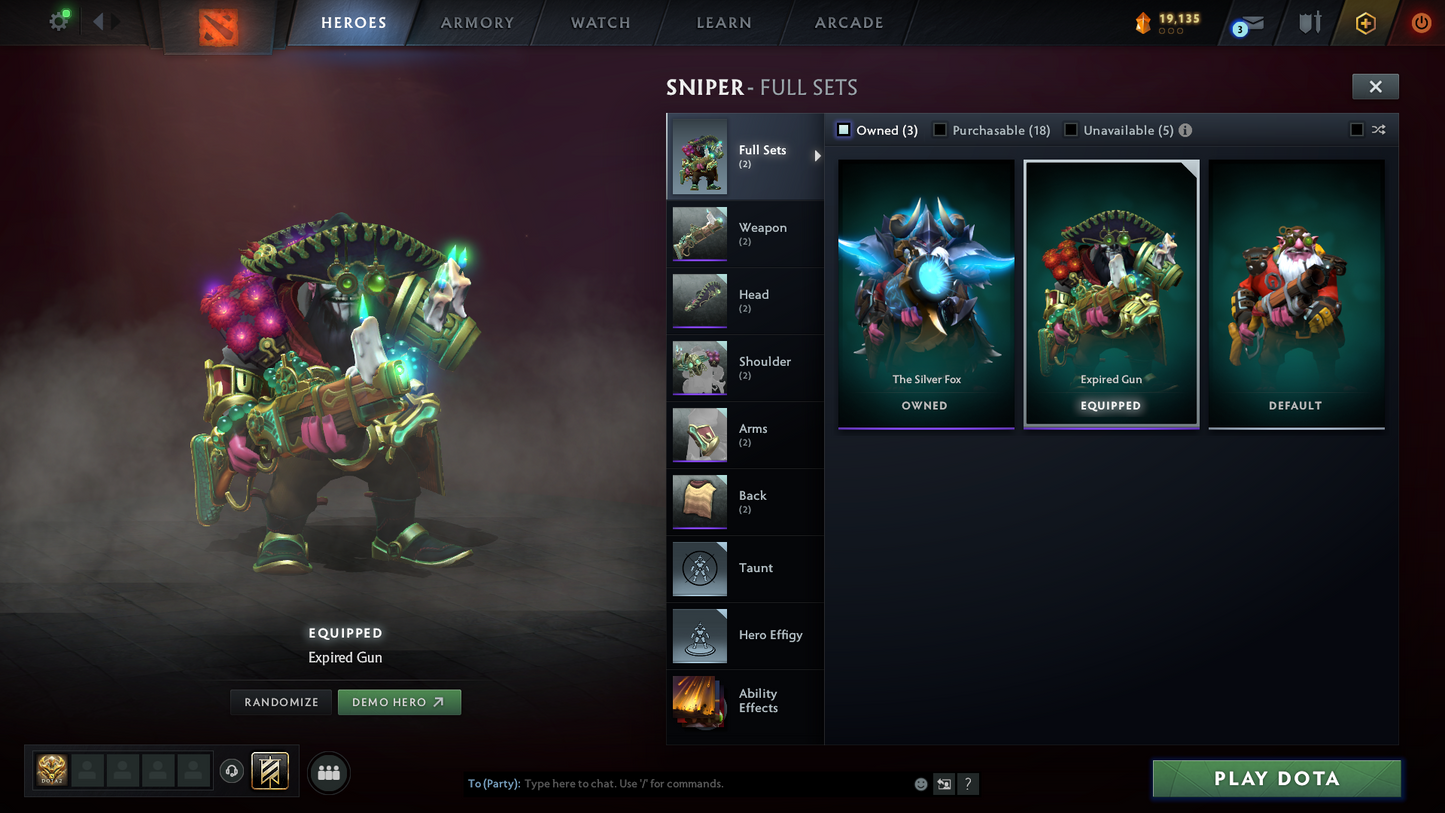This screenshot has width=1445, height=813.
Task: Click the golden plus hexagon icon
Action: (1366, 22)
